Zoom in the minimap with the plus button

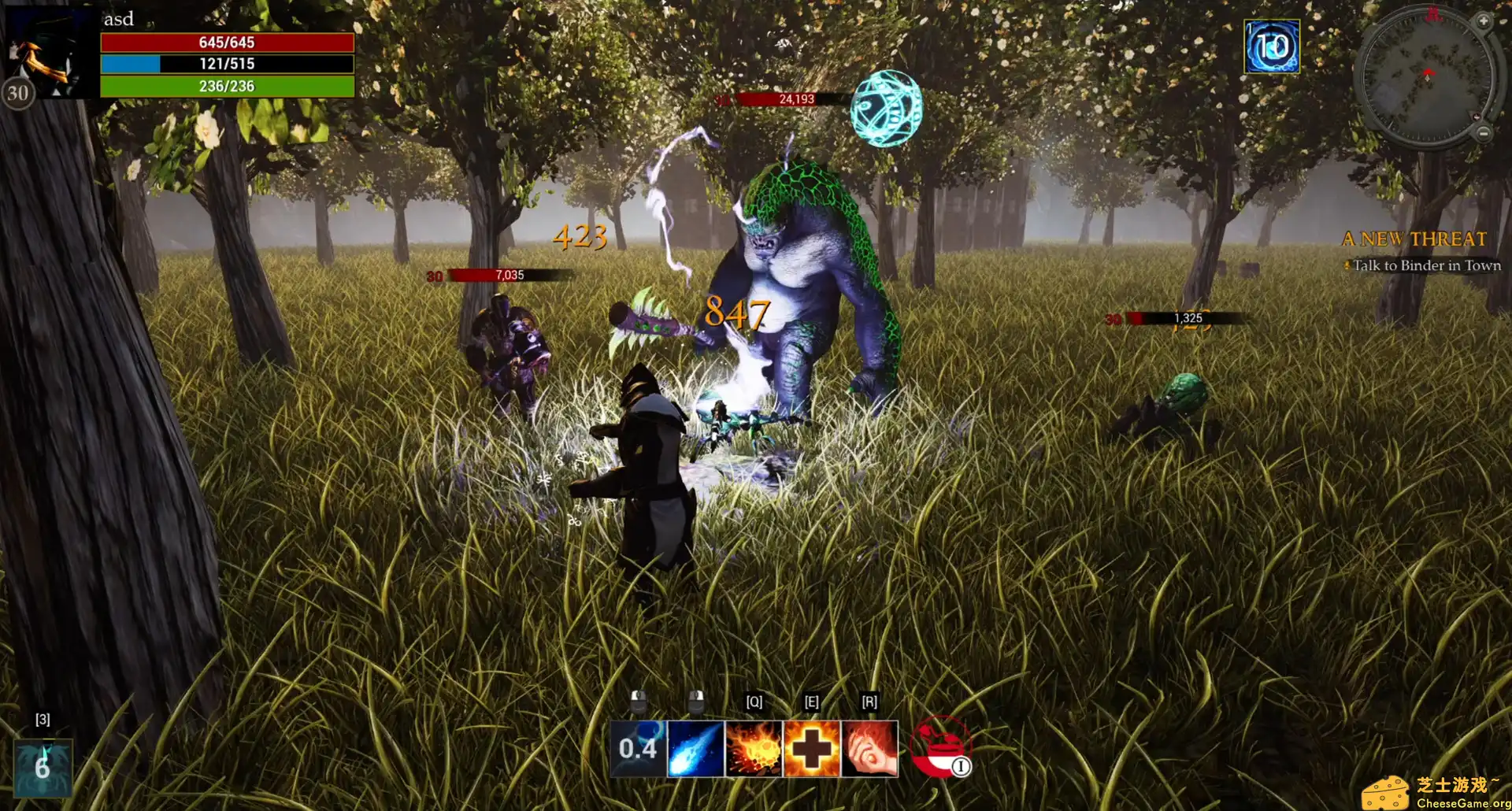point(1483,21)
